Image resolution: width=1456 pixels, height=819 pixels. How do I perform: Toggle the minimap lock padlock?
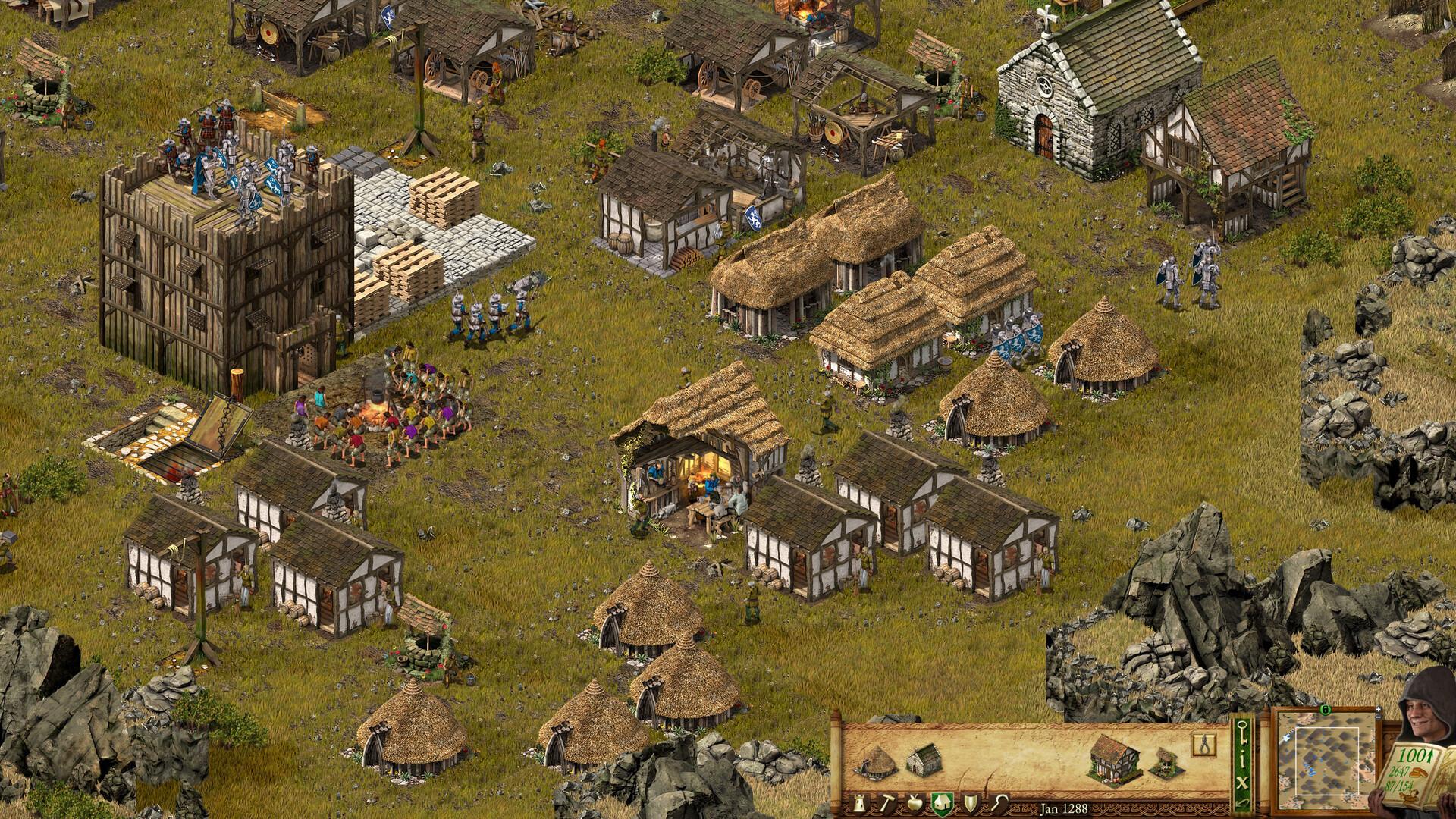pos(1326,711)
